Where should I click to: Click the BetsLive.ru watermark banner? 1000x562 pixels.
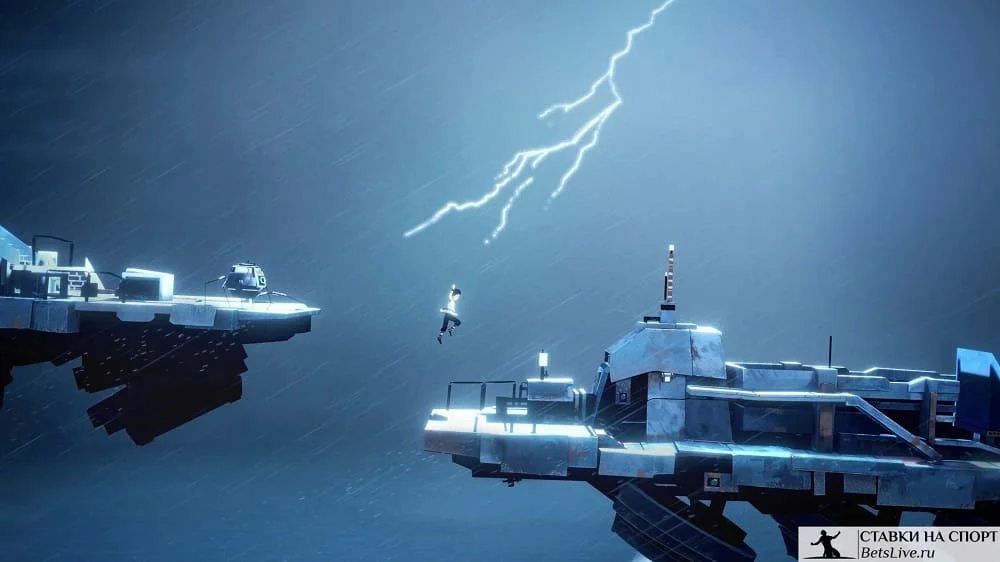[x=898, y=544]
